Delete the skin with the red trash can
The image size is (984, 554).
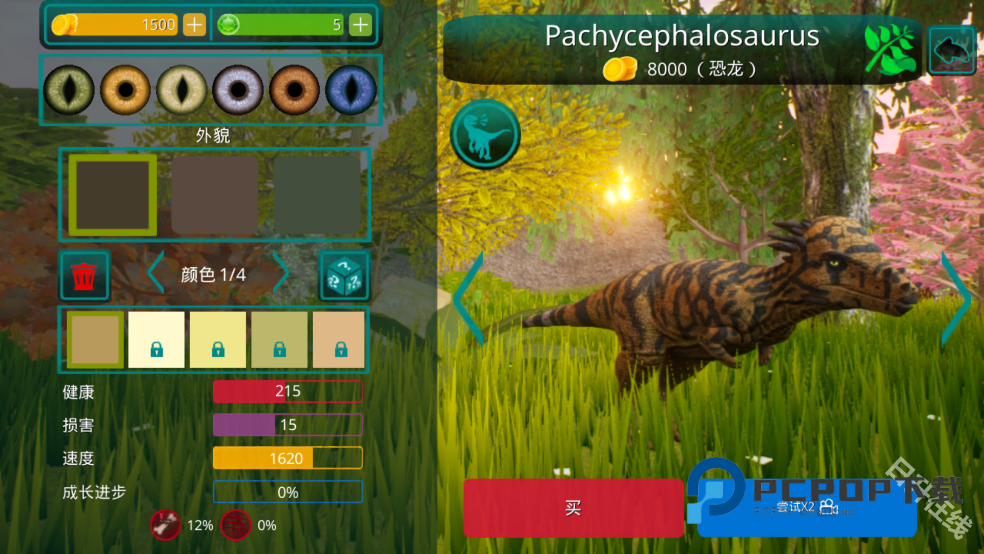point(85,275)
